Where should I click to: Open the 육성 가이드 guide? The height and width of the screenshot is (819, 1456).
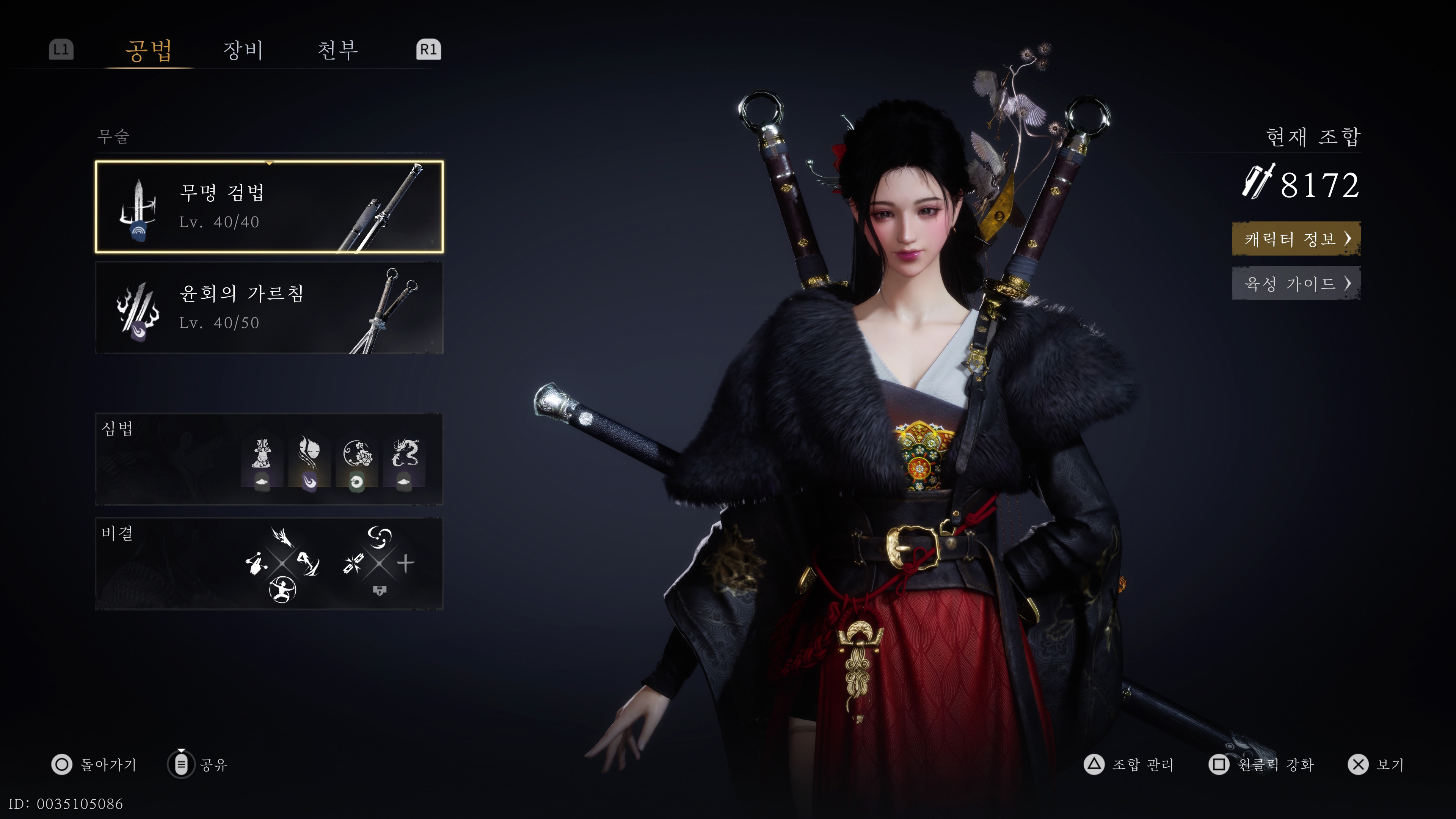[x=1296, y=283]
